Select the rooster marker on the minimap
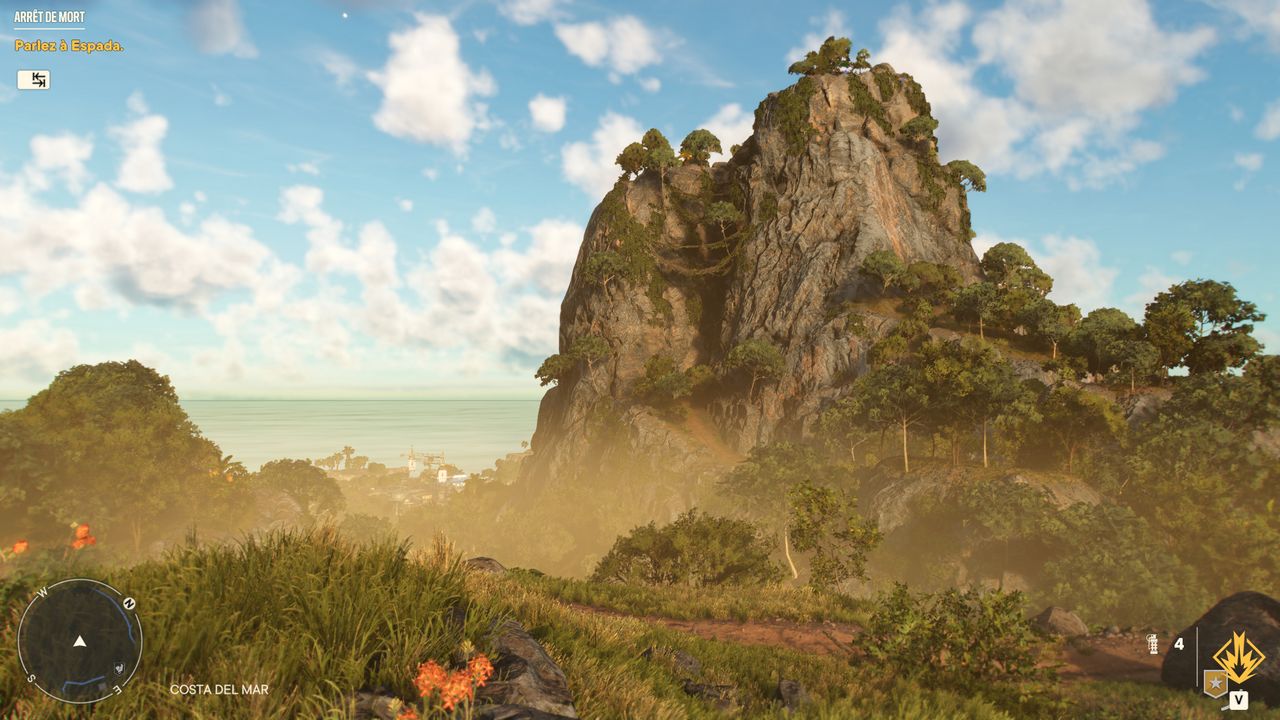1280x720 pixels. coord(119,667)
